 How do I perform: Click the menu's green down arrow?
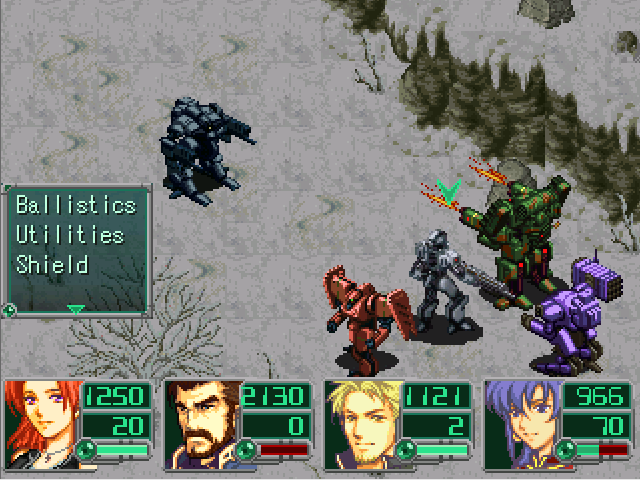pyautogui.click(x=75, y=310)
